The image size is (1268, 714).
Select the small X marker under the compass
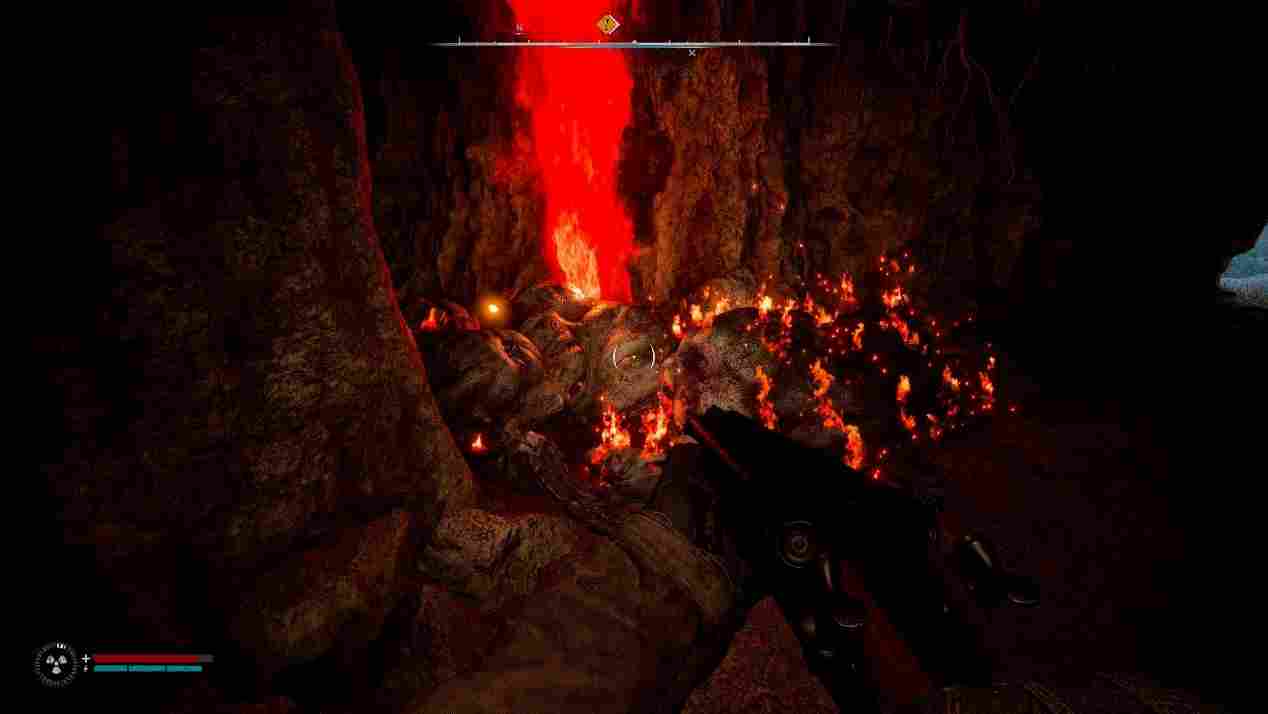pos(692,53)
